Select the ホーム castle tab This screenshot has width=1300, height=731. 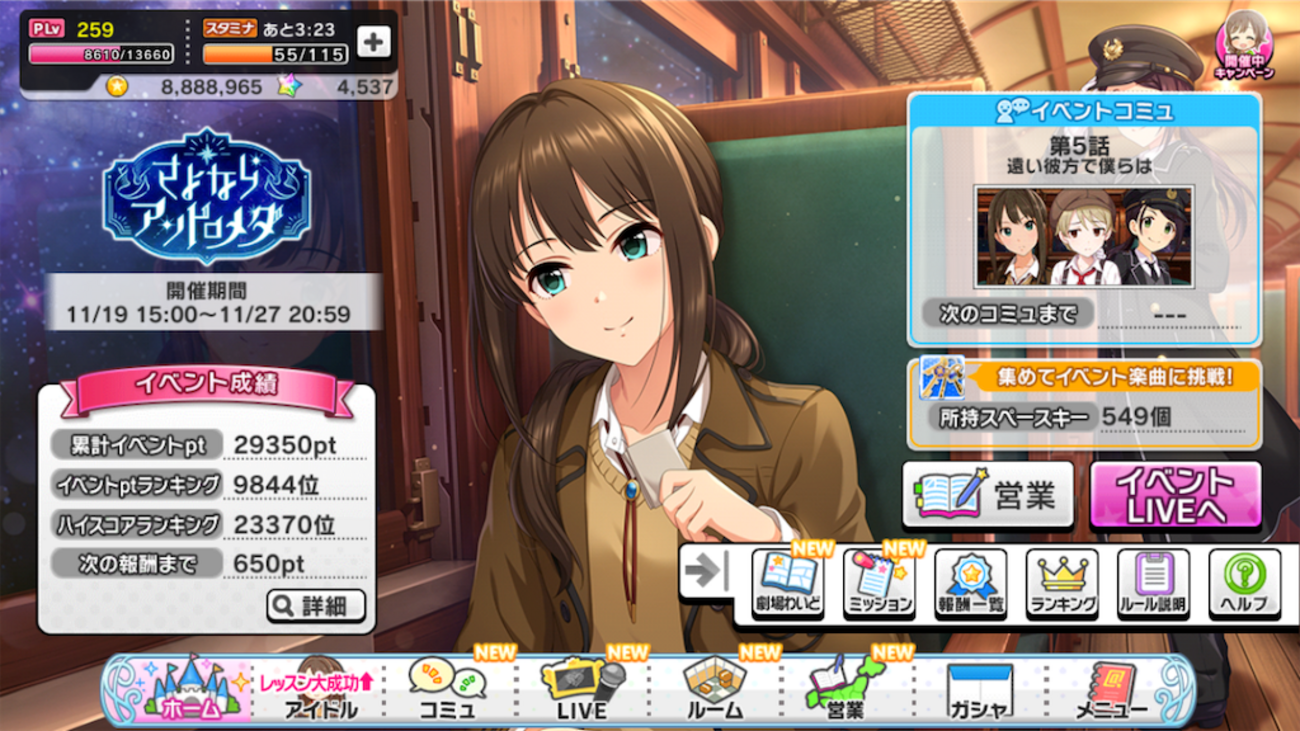coord(190,691)
